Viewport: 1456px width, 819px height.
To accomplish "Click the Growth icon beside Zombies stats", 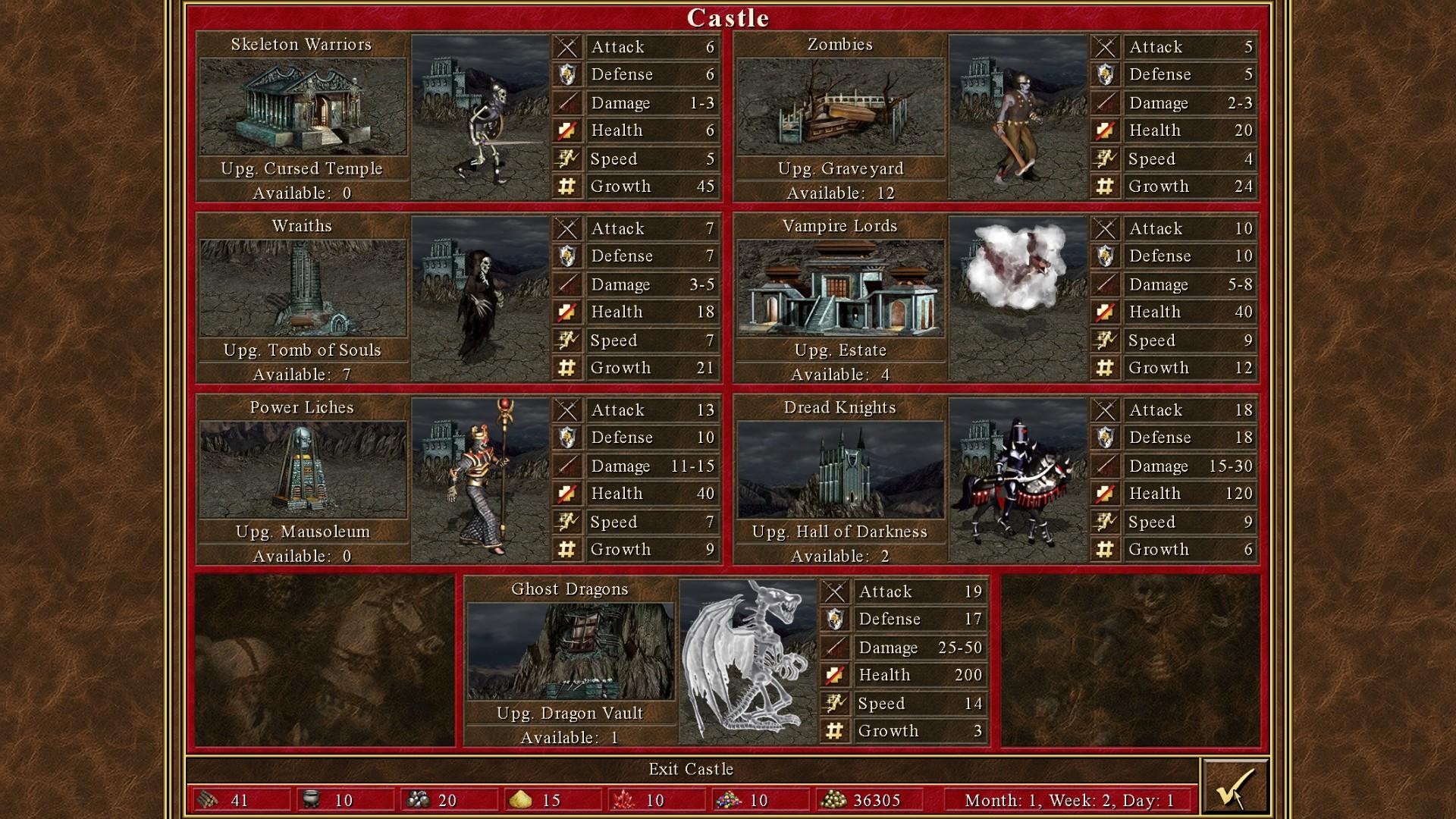I will click(x=1106, y=186).
